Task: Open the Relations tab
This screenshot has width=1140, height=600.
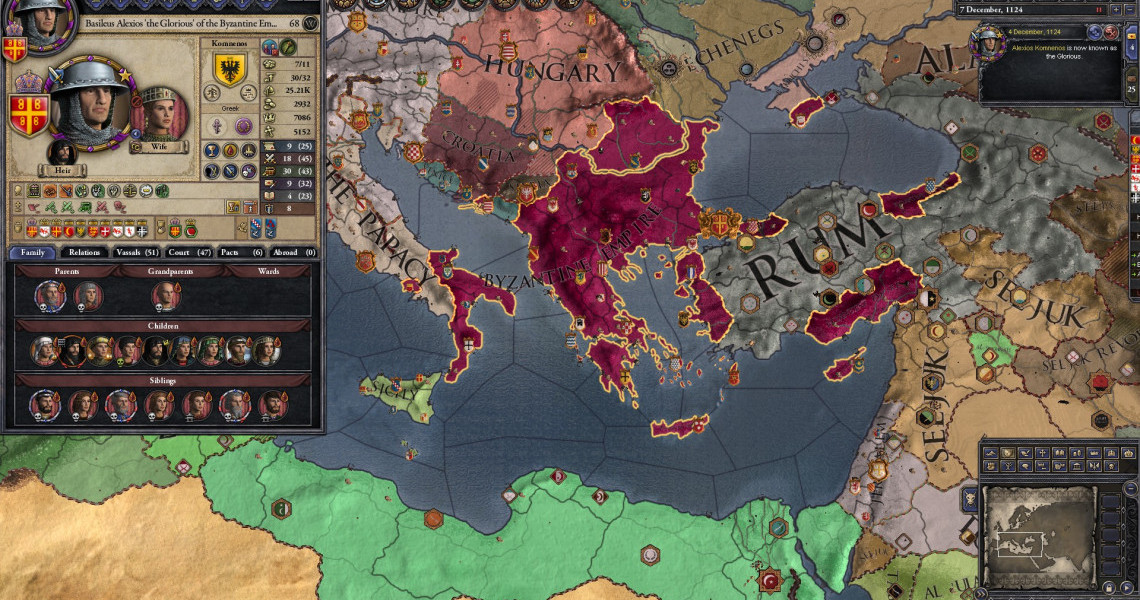Action: tap(84, 252)
